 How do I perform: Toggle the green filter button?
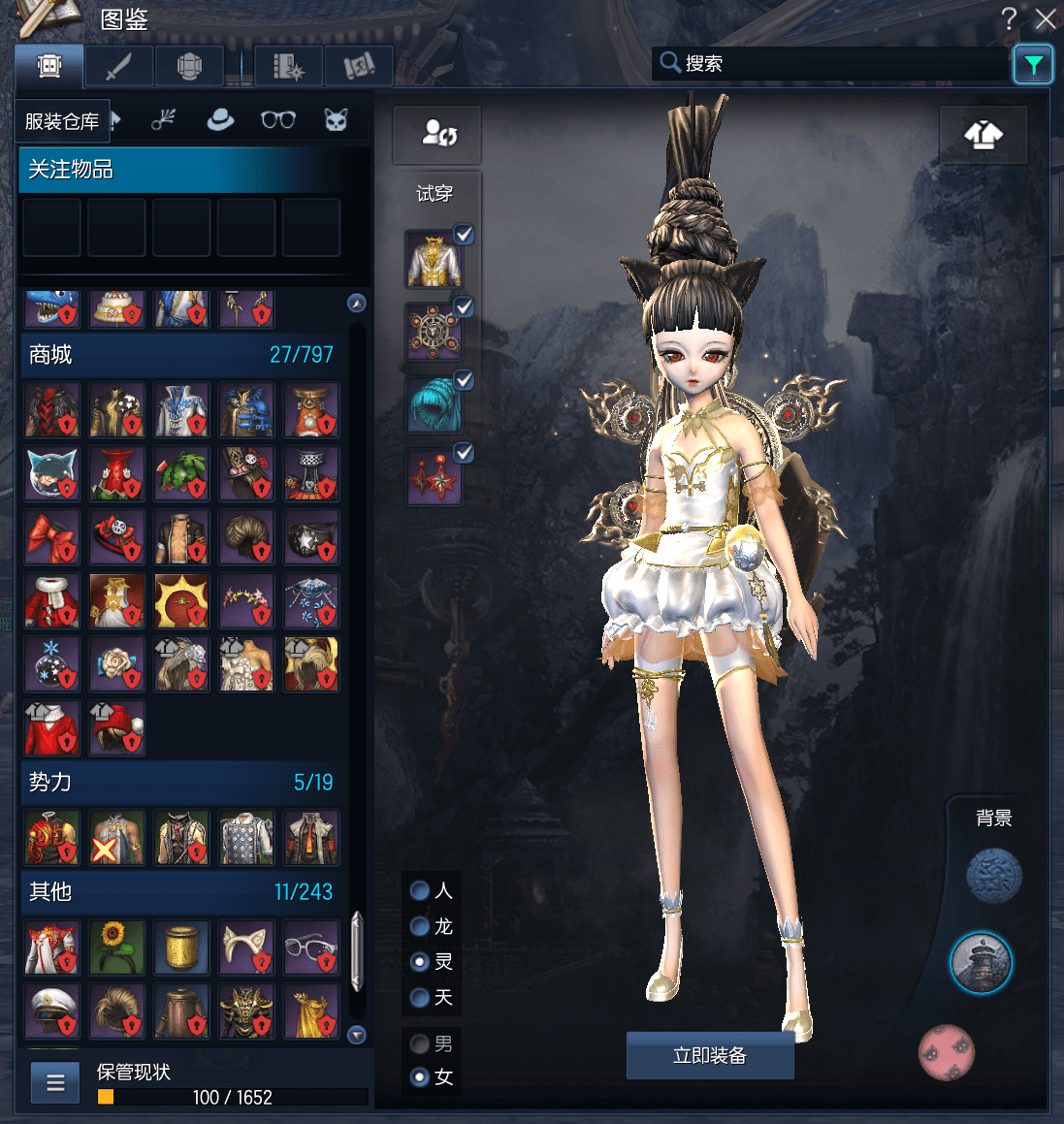(x=1033, y=65)
